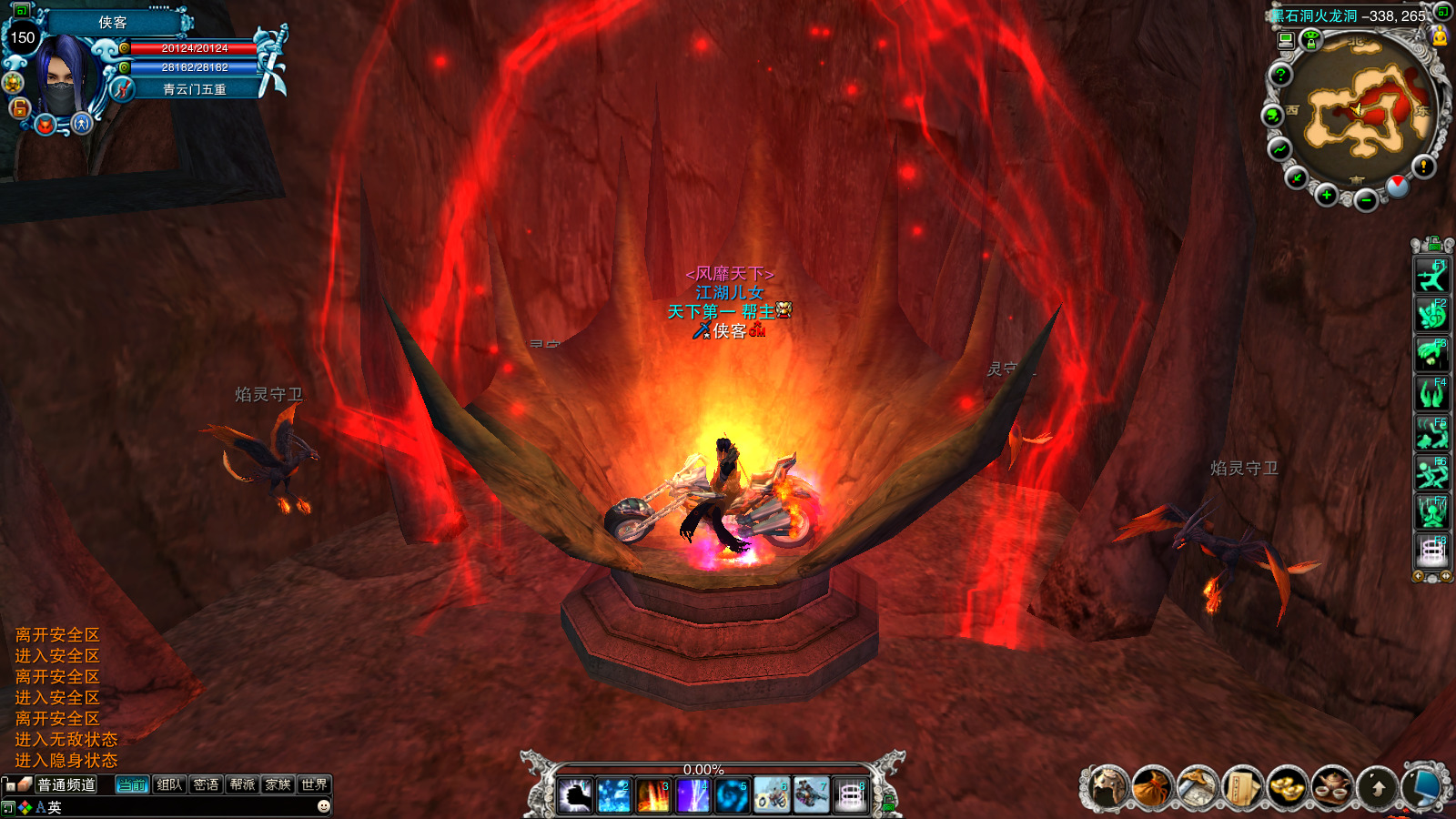Viewport: 1456px width, 819px height.
Task: Activate the blue vortex skill
Action: point(732,796)
